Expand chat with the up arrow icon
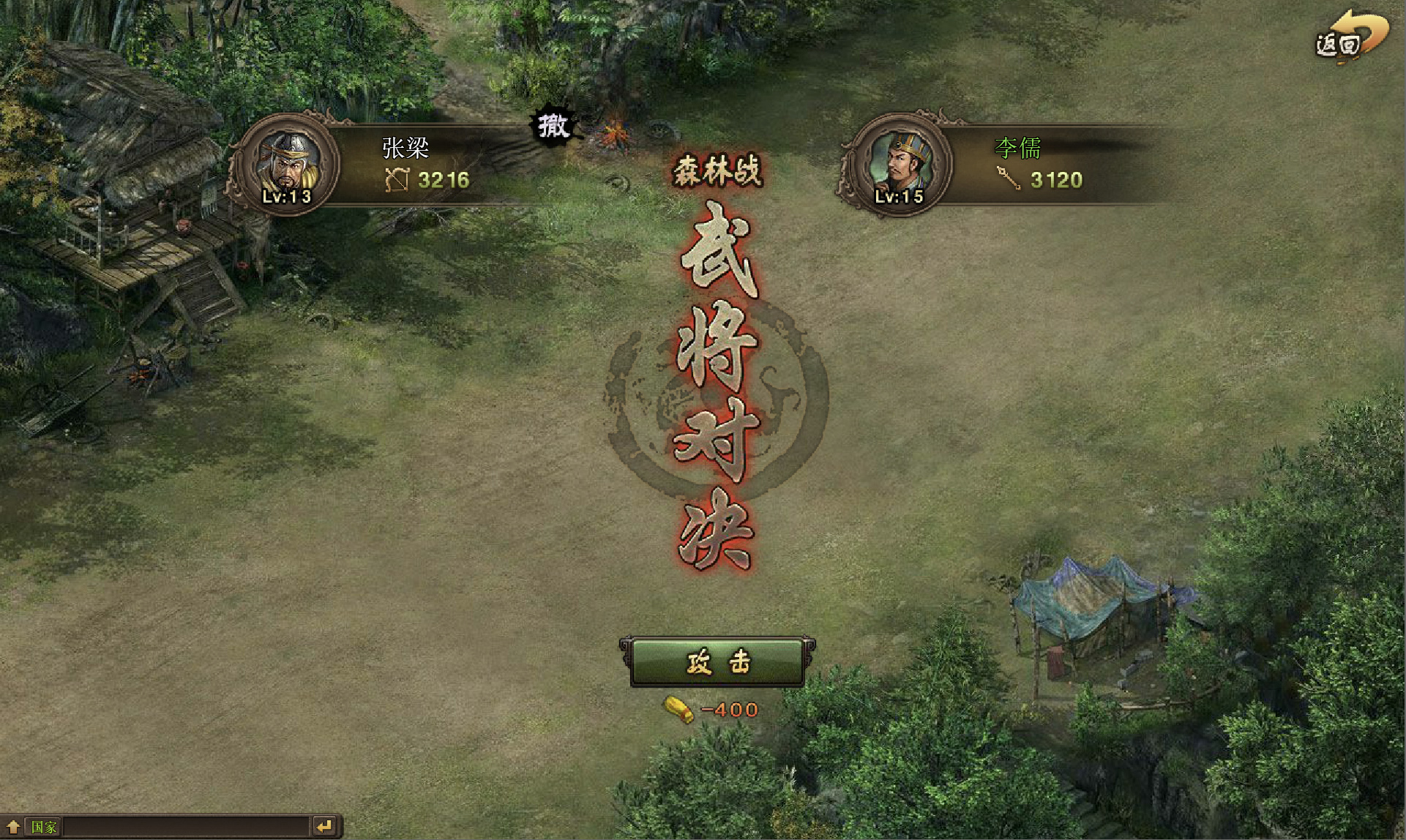1406x840 pixels. click(x=13, y=827)
